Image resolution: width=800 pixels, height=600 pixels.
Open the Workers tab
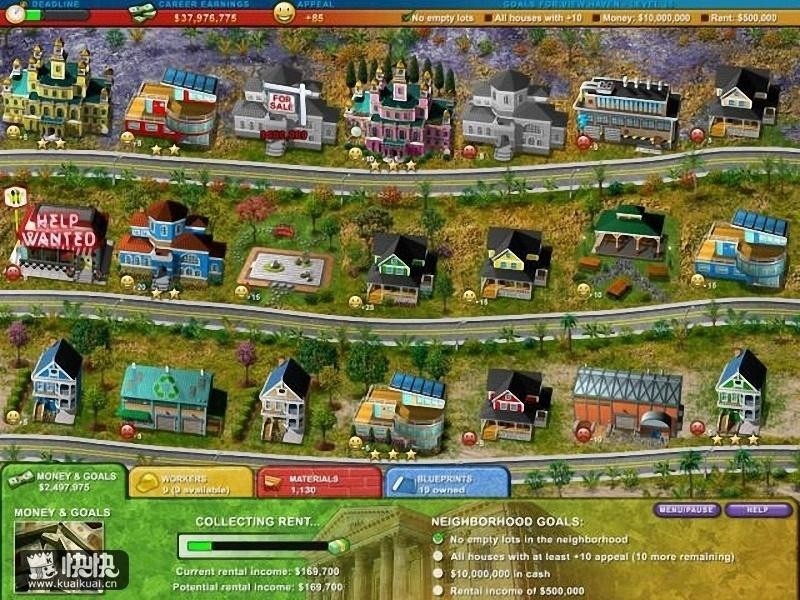(190, 482)
